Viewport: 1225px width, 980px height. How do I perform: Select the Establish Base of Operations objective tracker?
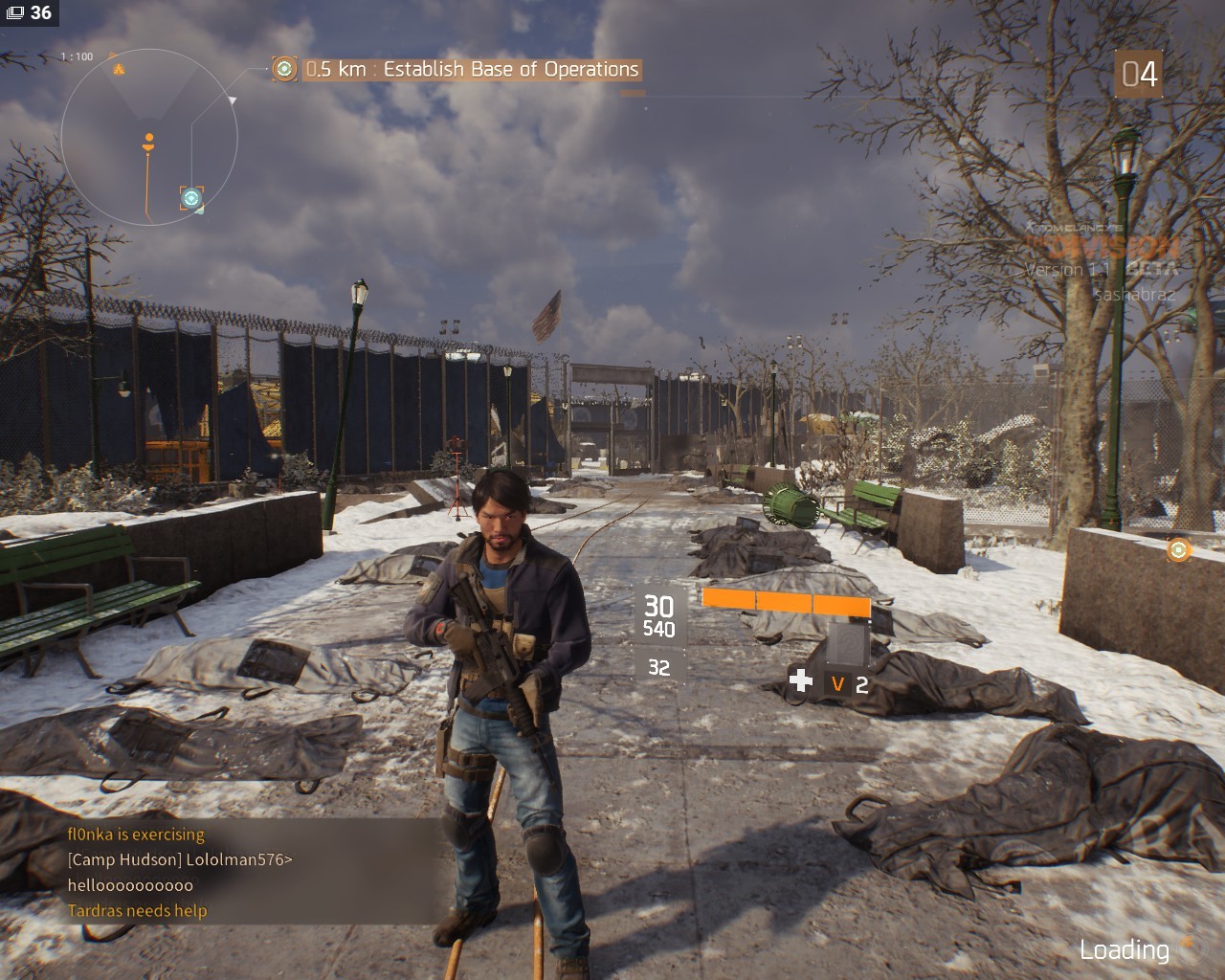[472, 69]
